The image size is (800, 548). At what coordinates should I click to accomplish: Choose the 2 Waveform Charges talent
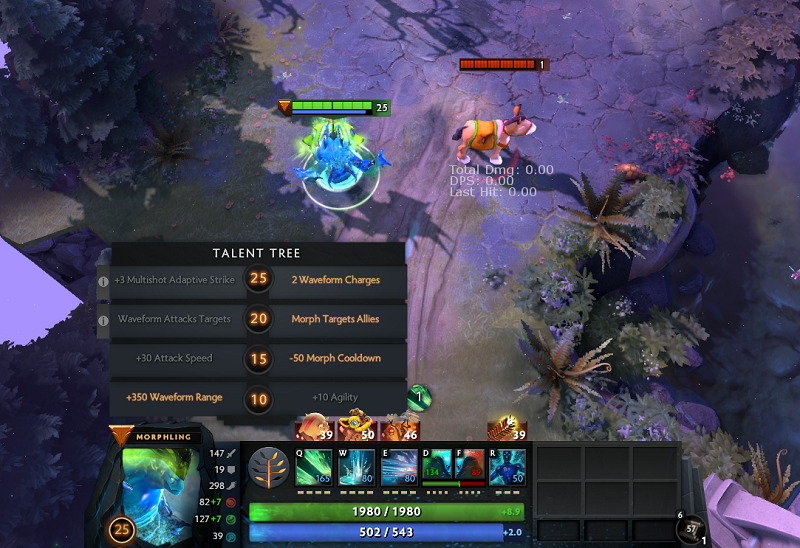[335, 280]
